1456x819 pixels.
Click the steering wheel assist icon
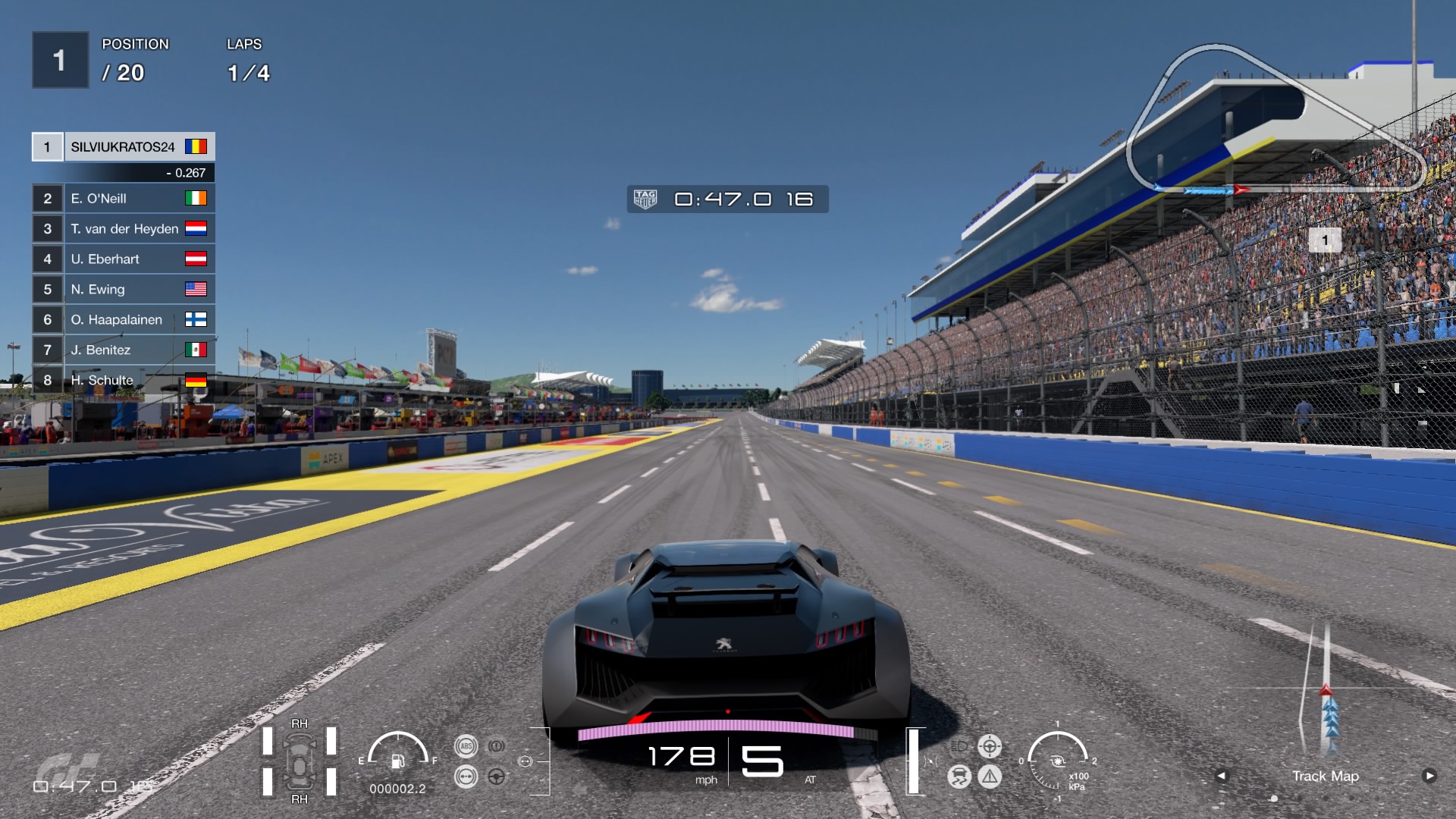tap(497, 776)
